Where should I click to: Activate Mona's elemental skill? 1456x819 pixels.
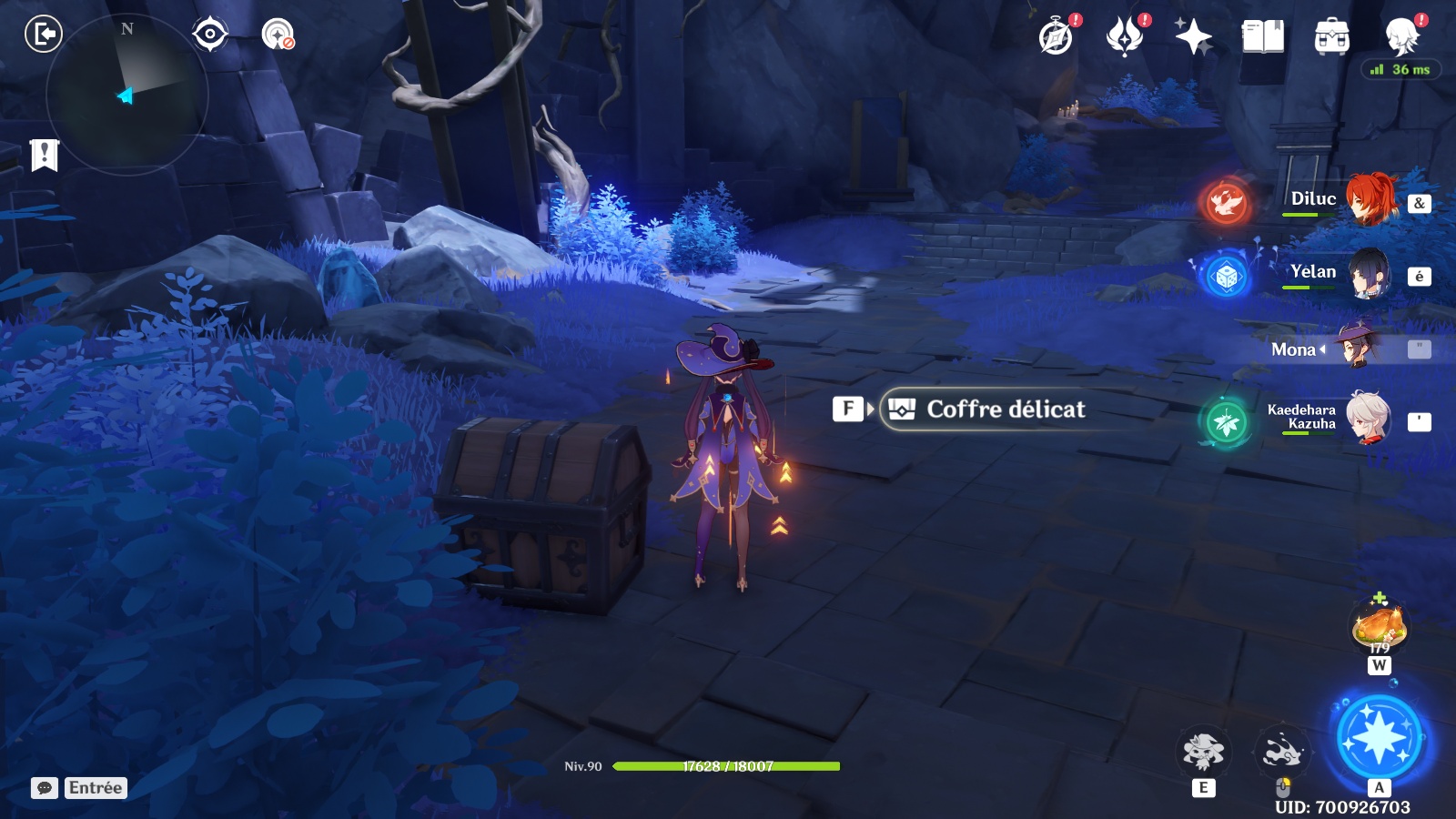pyautogui.click(x=1203, y=752)
